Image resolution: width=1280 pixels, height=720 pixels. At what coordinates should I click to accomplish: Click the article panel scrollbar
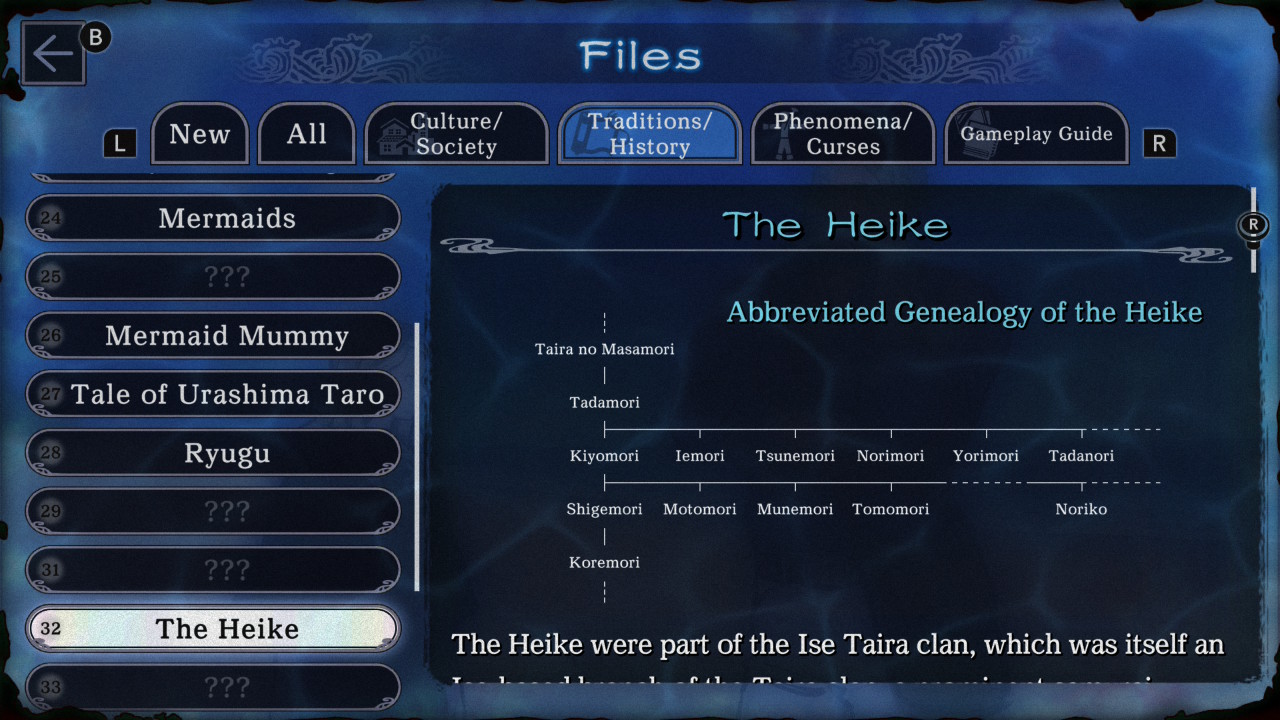point(1253,230)
